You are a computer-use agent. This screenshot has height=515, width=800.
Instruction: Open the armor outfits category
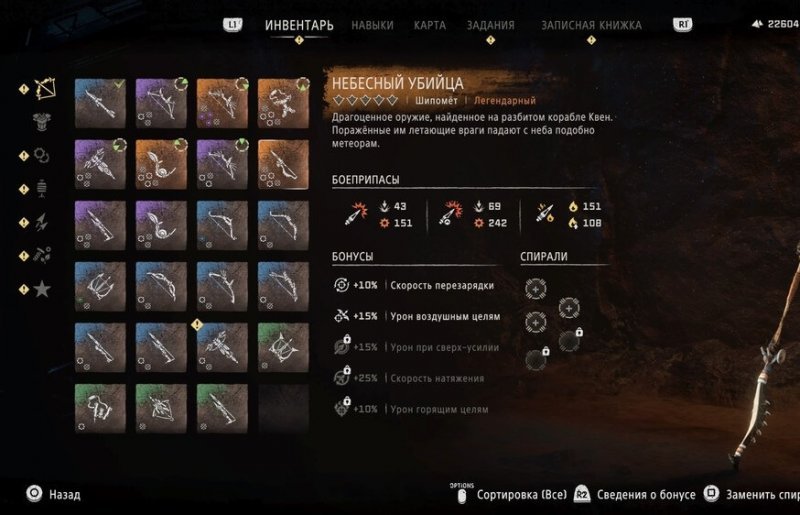[x=43, y=122]
